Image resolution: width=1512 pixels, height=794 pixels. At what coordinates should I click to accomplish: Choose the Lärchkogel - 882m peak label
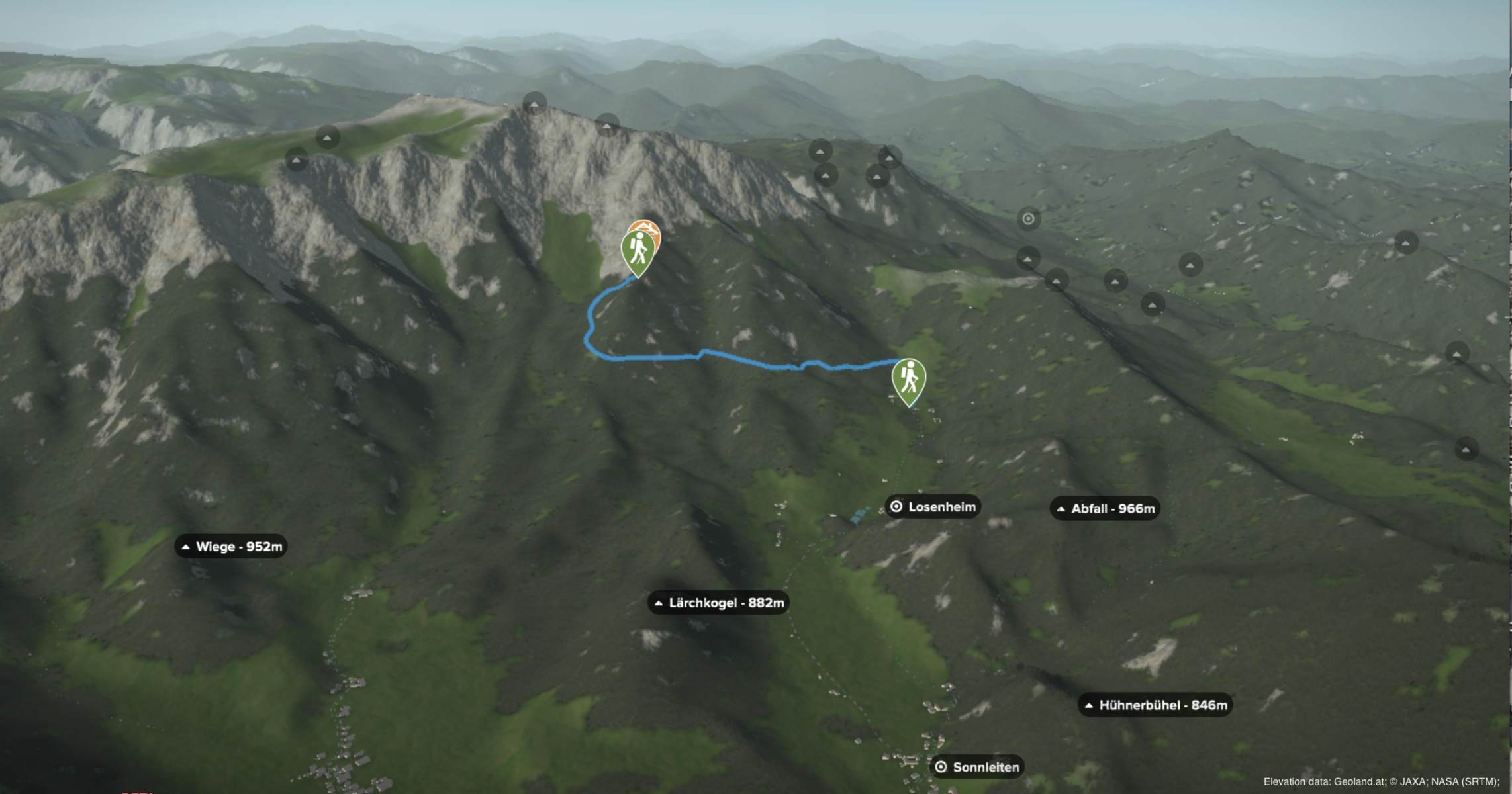click(x=718, y=603)
